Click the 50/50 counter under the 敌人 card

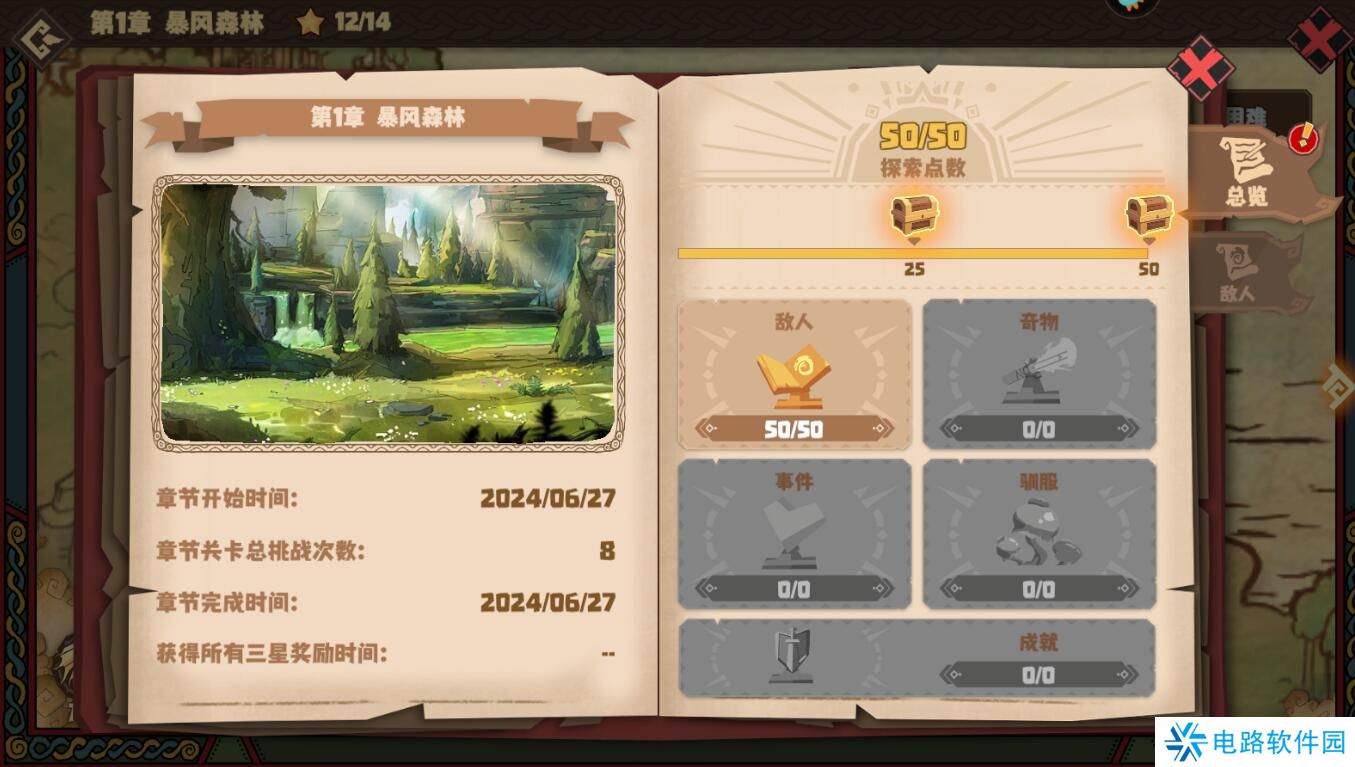(794, 429)
